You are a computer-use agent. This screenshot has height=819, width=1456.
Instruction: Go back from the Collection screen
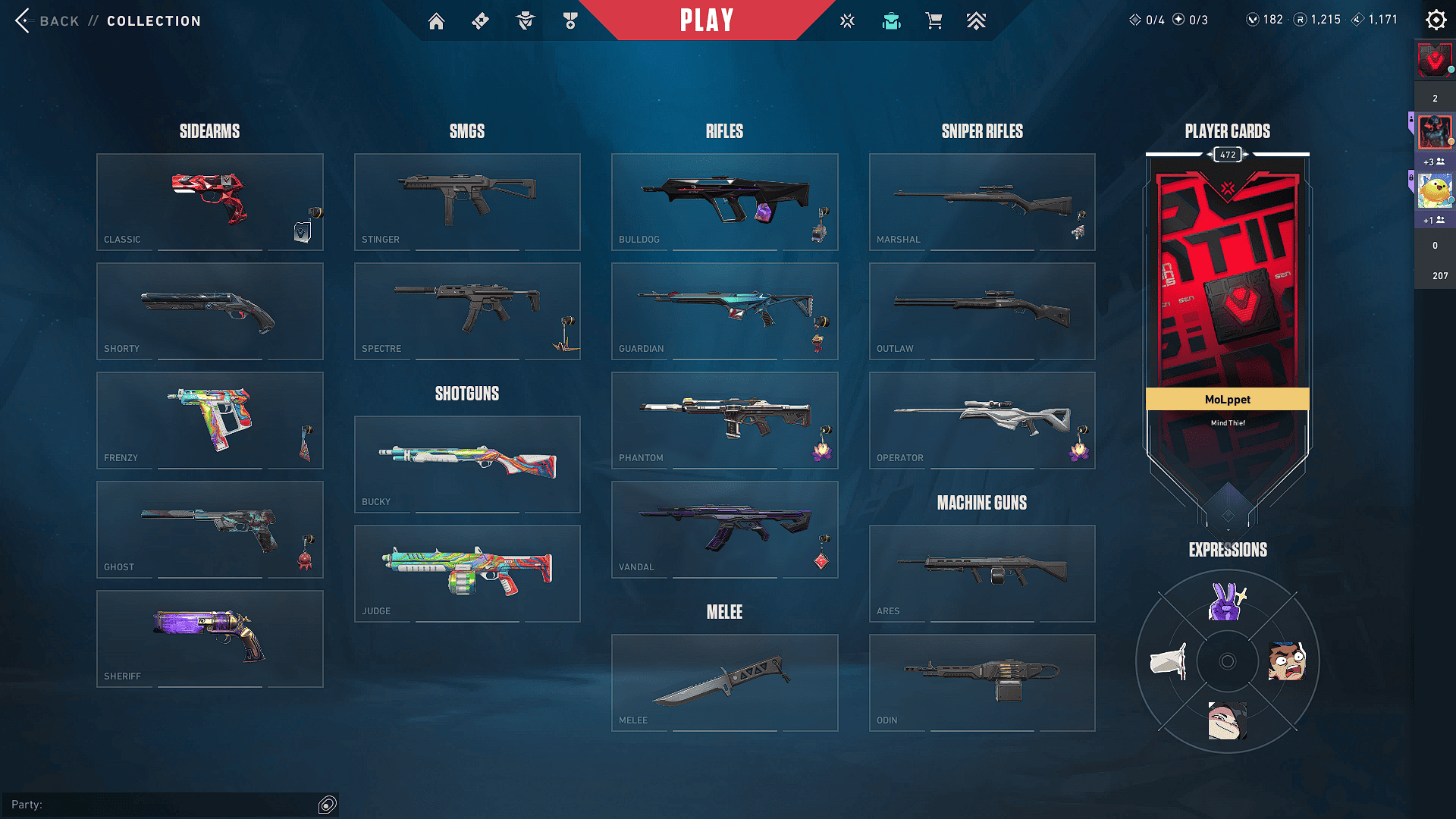point(47,20)
